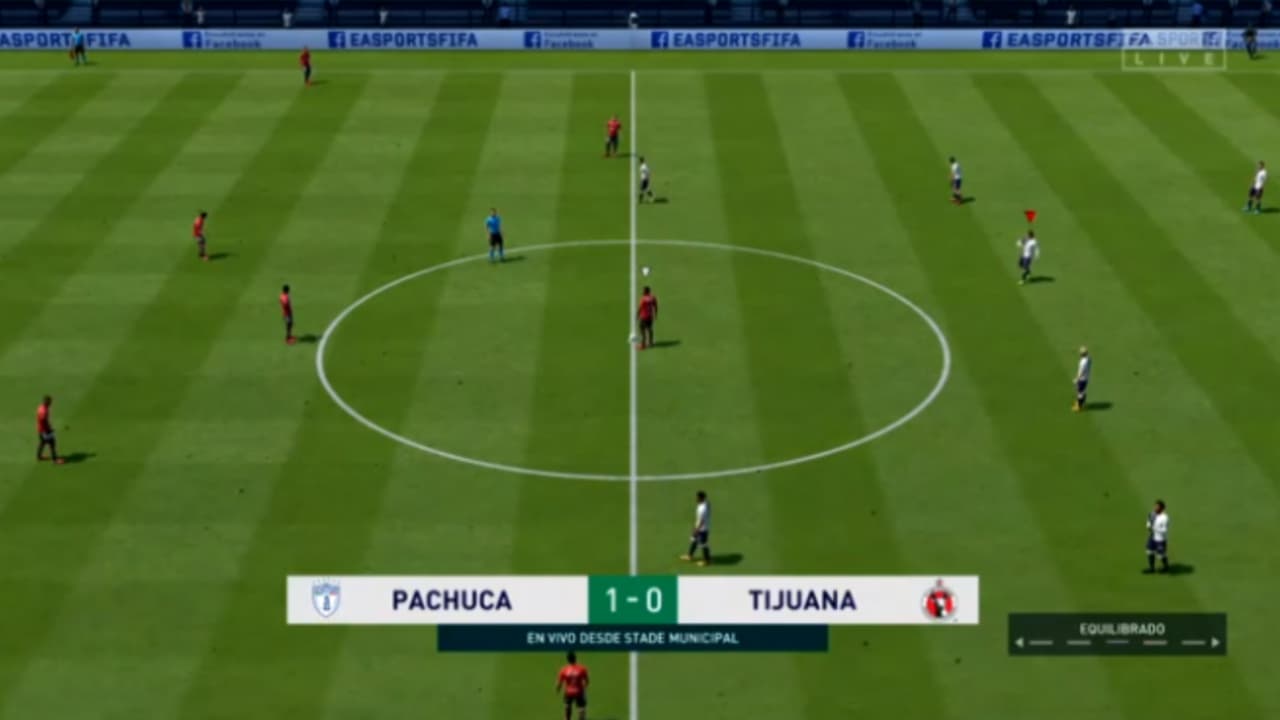Screen dimensions: 1280x720
Task: Expand the EQUILIBRADO tactics panel
Action: pos(1120,628)
